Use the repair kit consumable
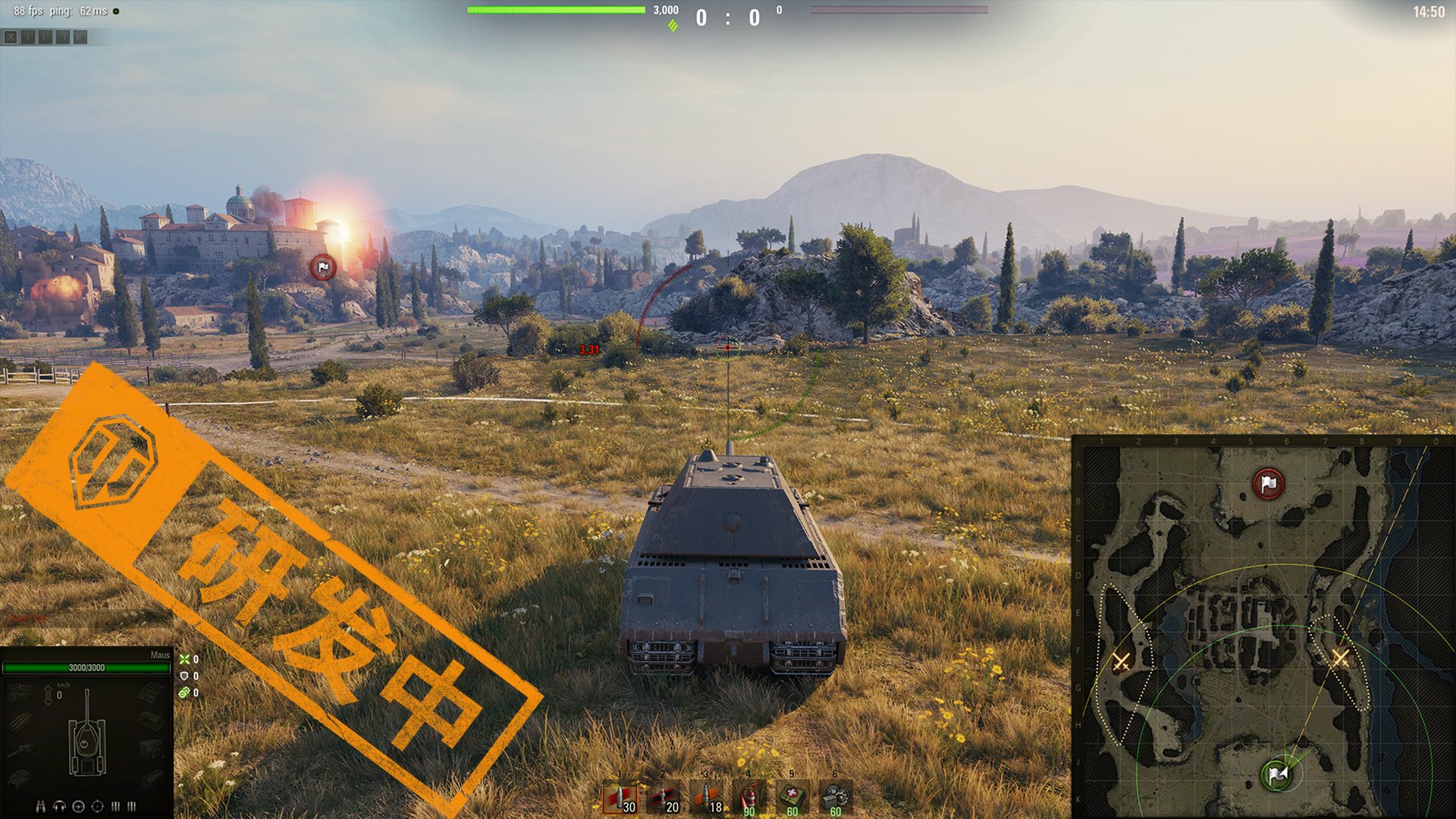 pyautogui.click(x=836, y=799)
